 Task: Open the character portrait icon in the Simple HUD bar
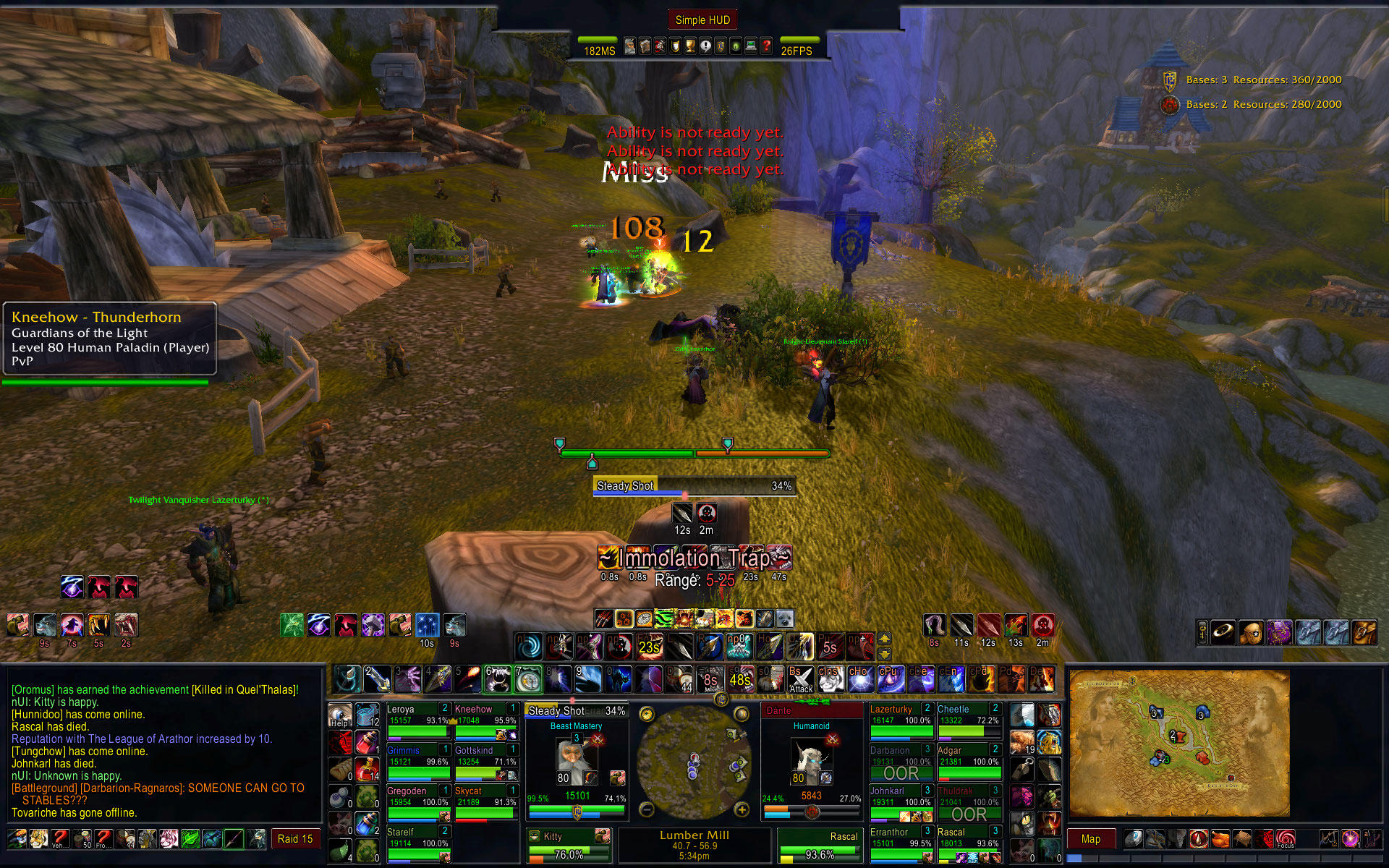[x=631, y=46]
